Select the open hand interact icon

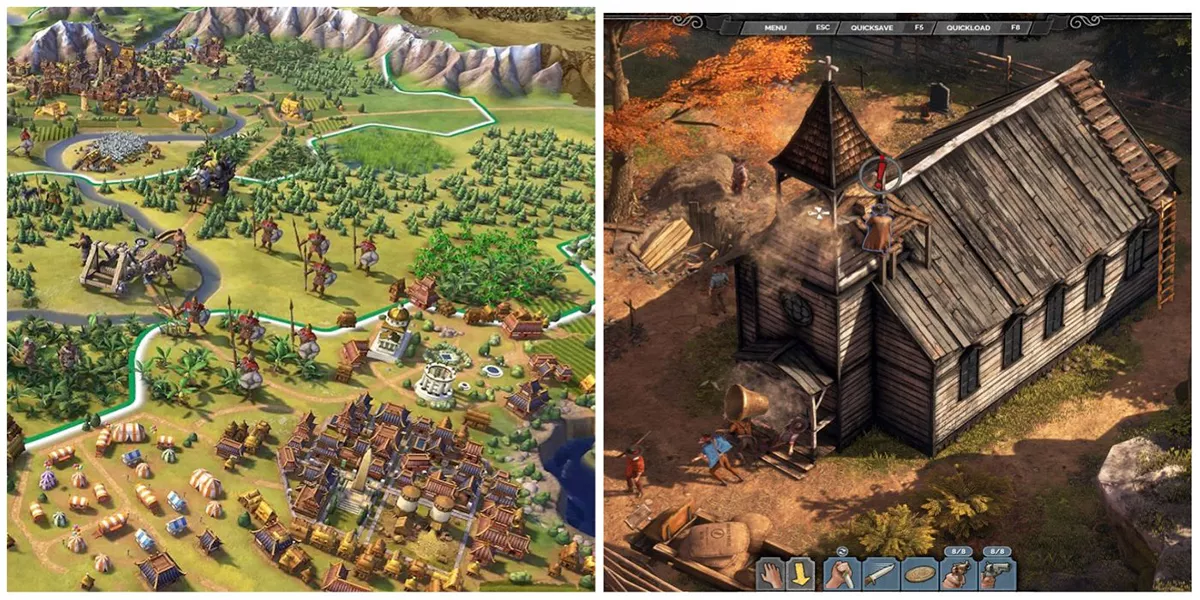[771, 573]
